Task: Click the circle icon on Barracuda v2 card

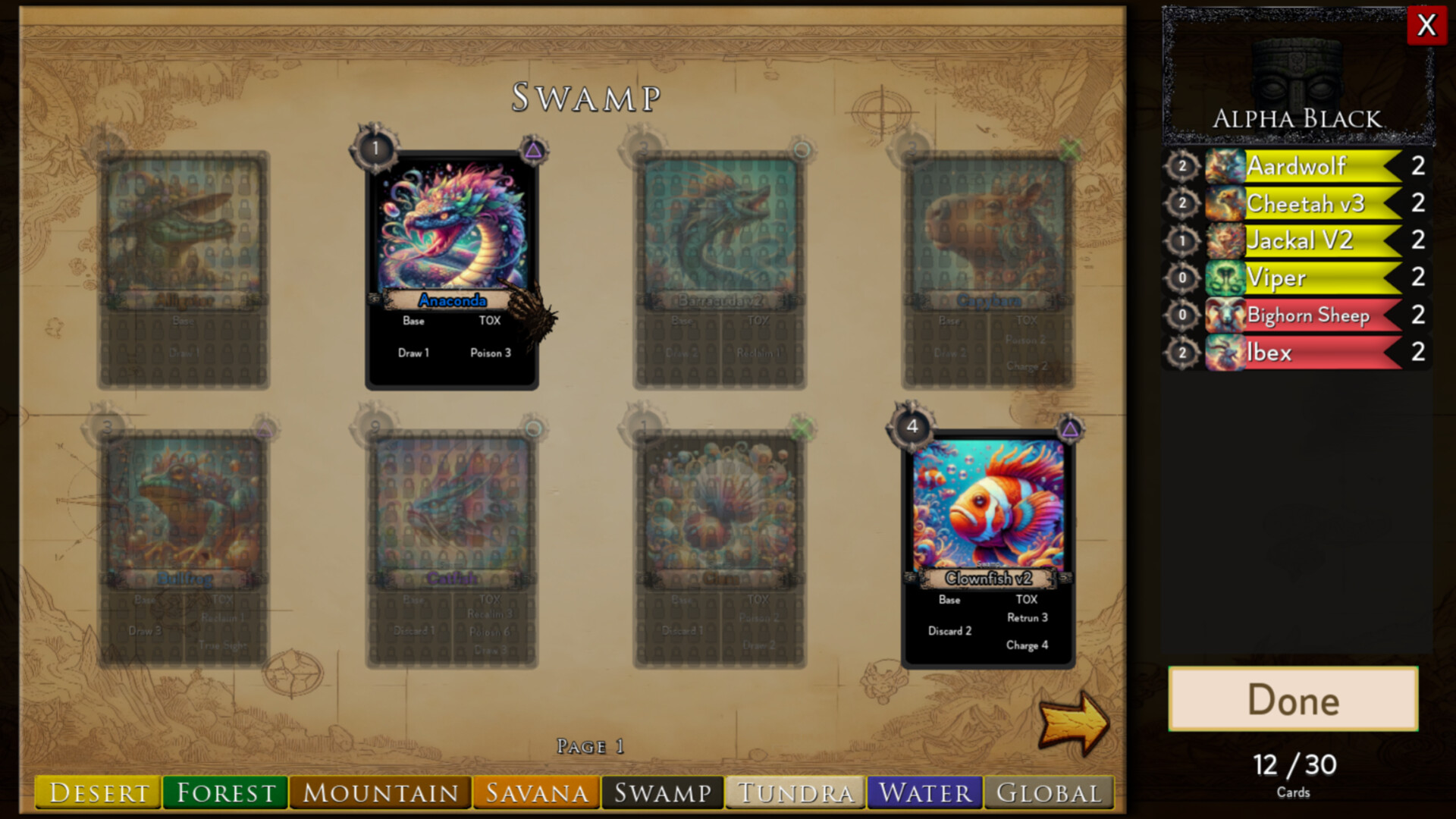Action: 802,149
